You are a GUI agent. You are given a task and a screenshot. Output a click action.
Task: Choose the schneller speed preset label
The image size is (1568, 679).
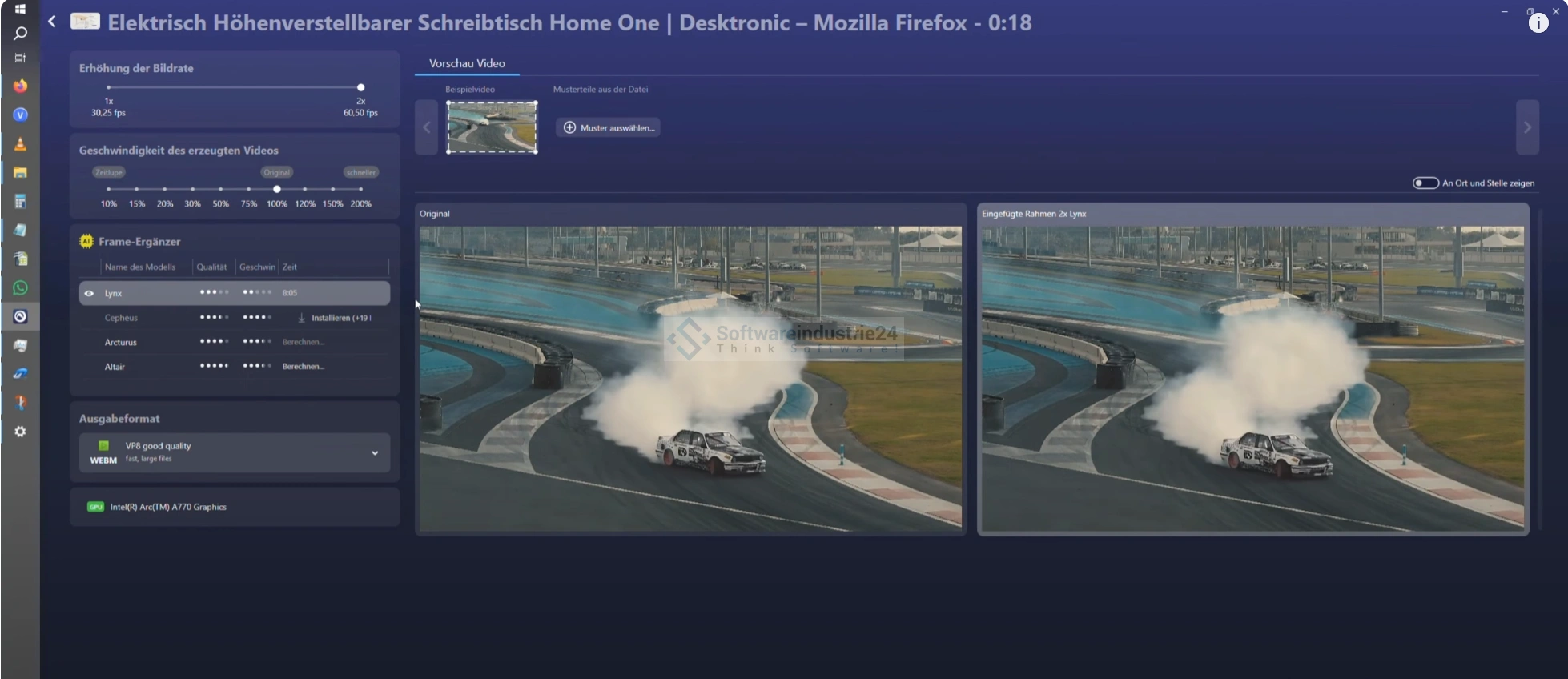pyautogui.click(x=360, y=172)
